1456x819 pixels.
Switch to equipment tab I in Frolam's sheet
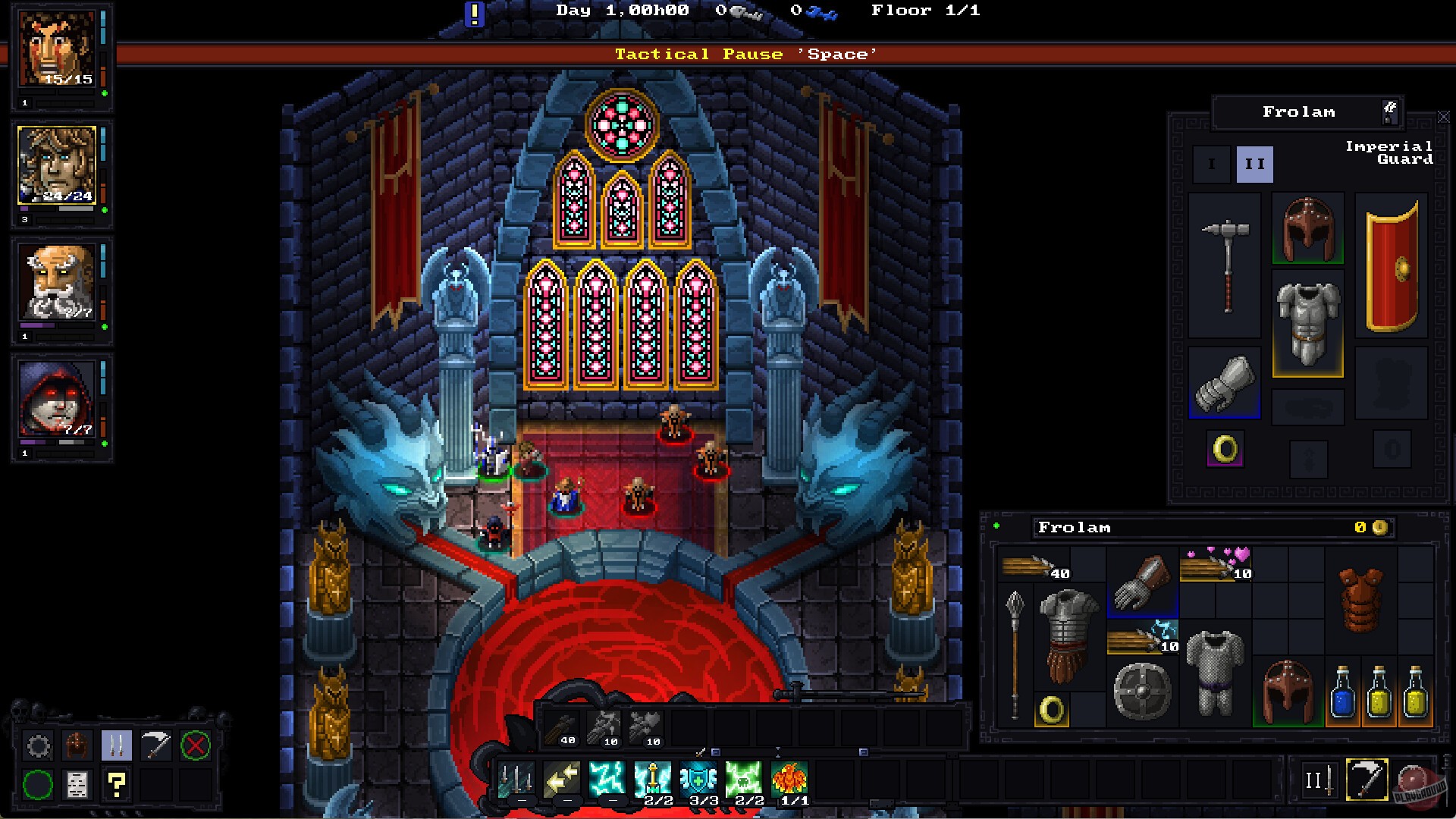click(1211, 164)
